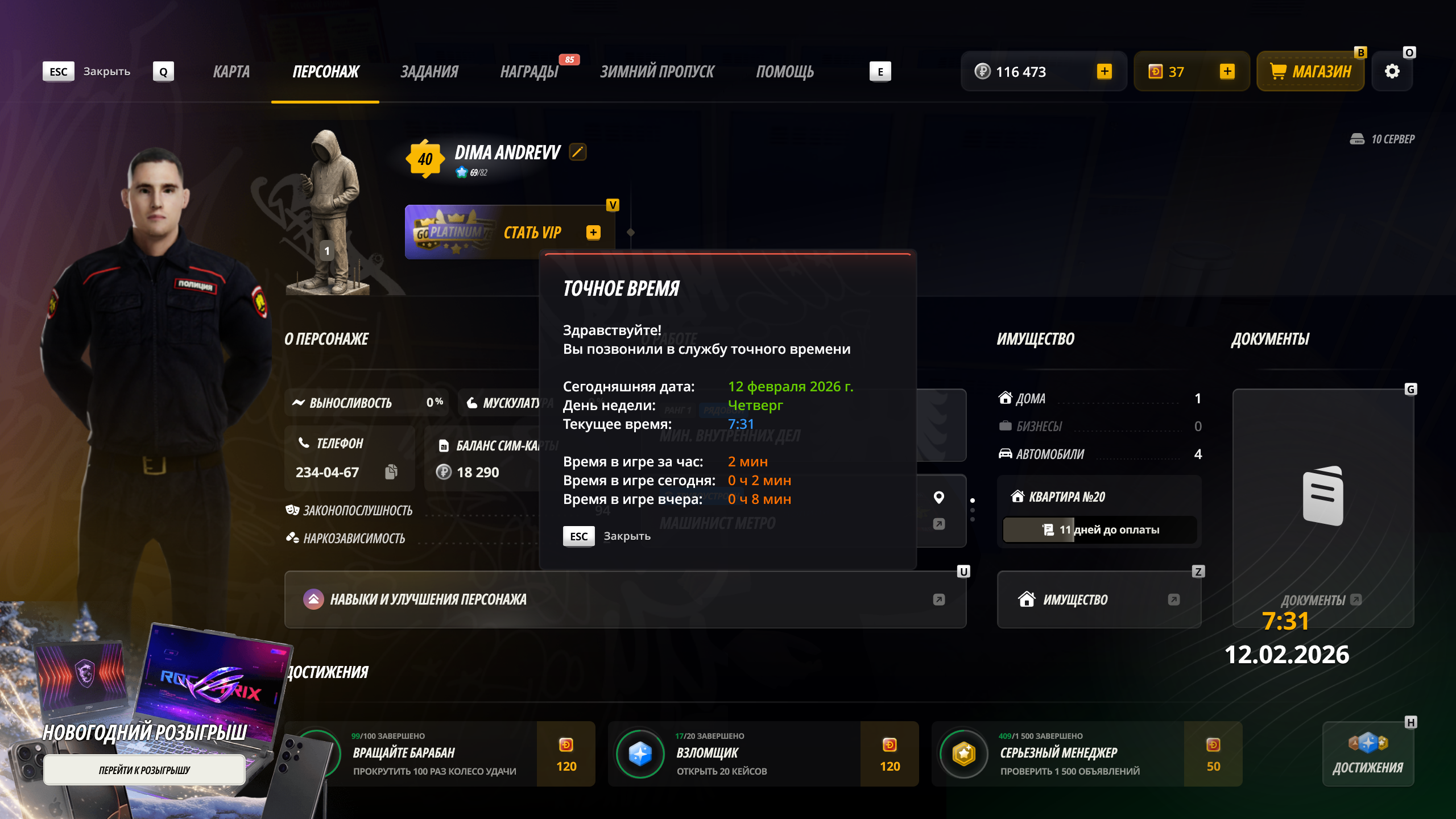Add donate coins with the plus button
Viewport: 1456px width, 819px height.
click(x=1227, y=72)
